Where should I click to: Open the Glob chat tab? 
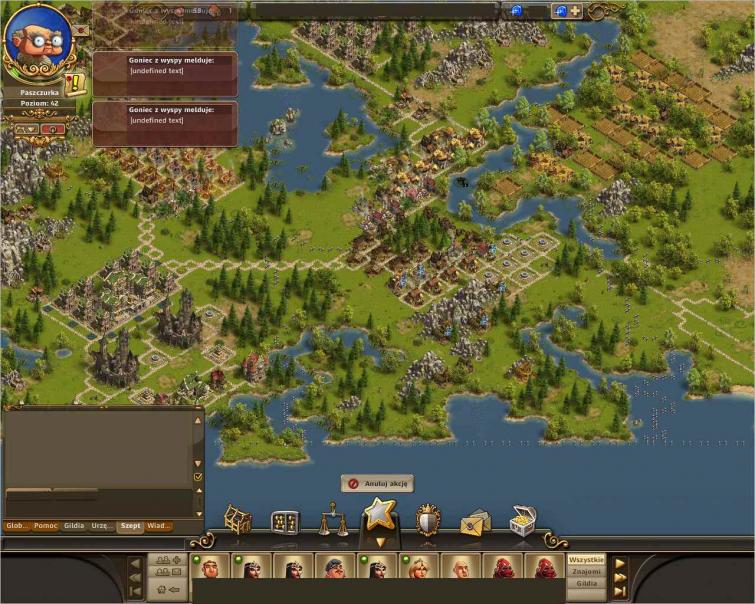[17, 526]
